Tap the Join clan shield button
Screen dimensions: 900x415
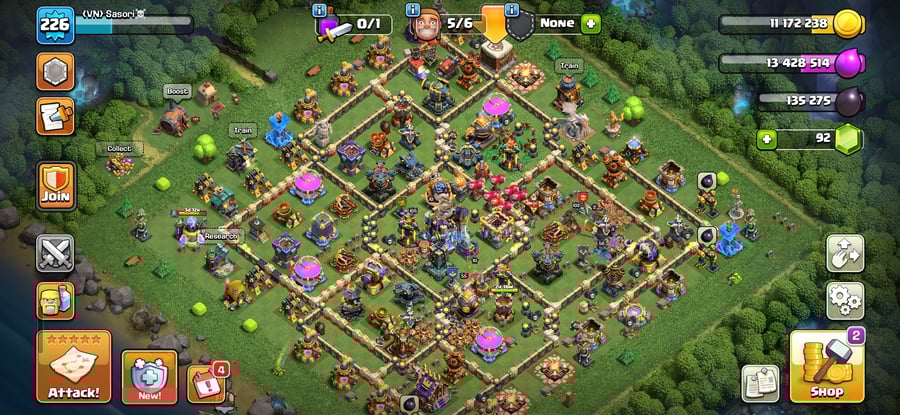click(x=56, y=185)
